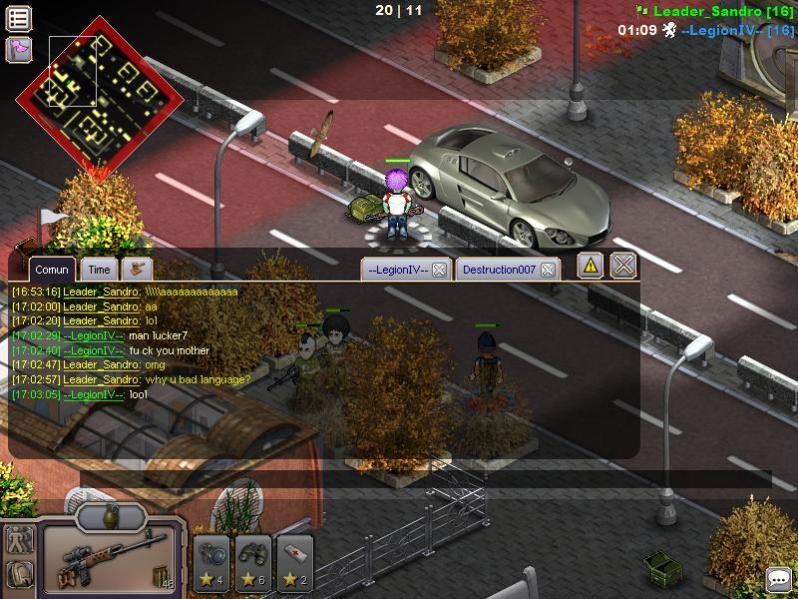Open the list menu button

coord(19,17)
